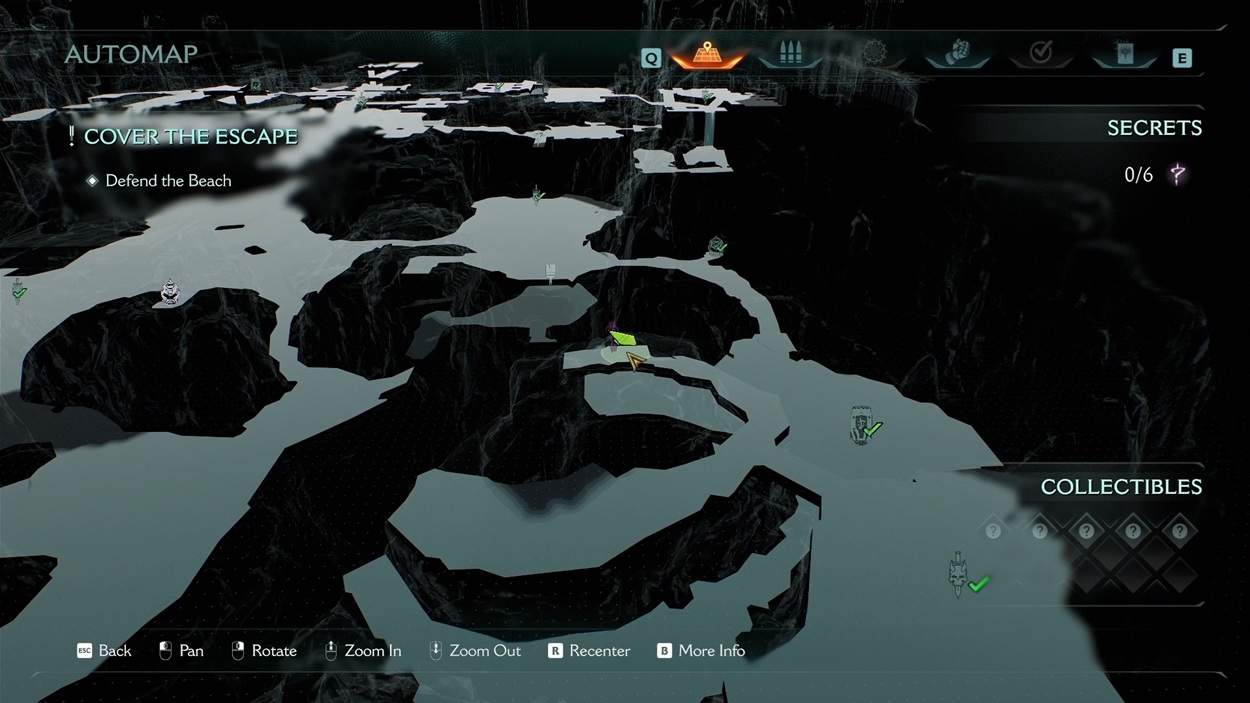
Task: Switch to the gauntlet fist tab
Action: [x=958, y=54]
